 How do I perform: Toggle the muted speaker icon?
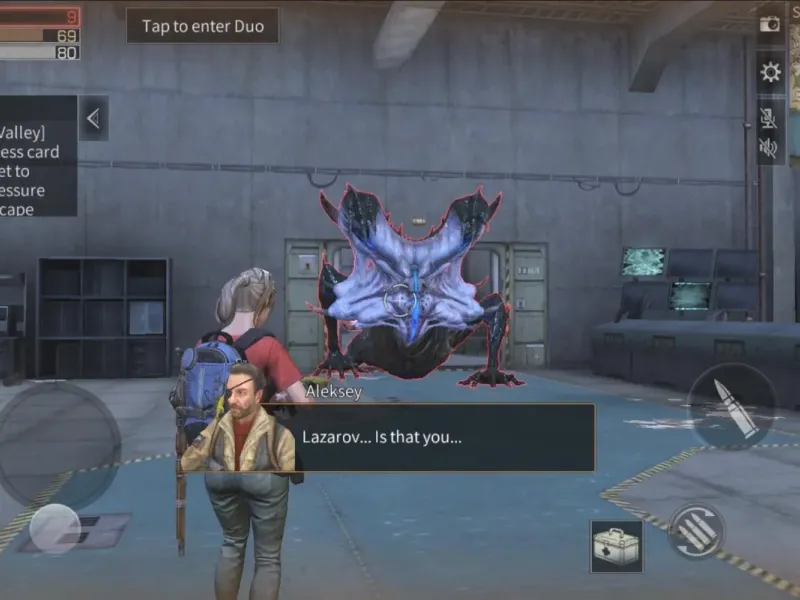coord(769,148)
